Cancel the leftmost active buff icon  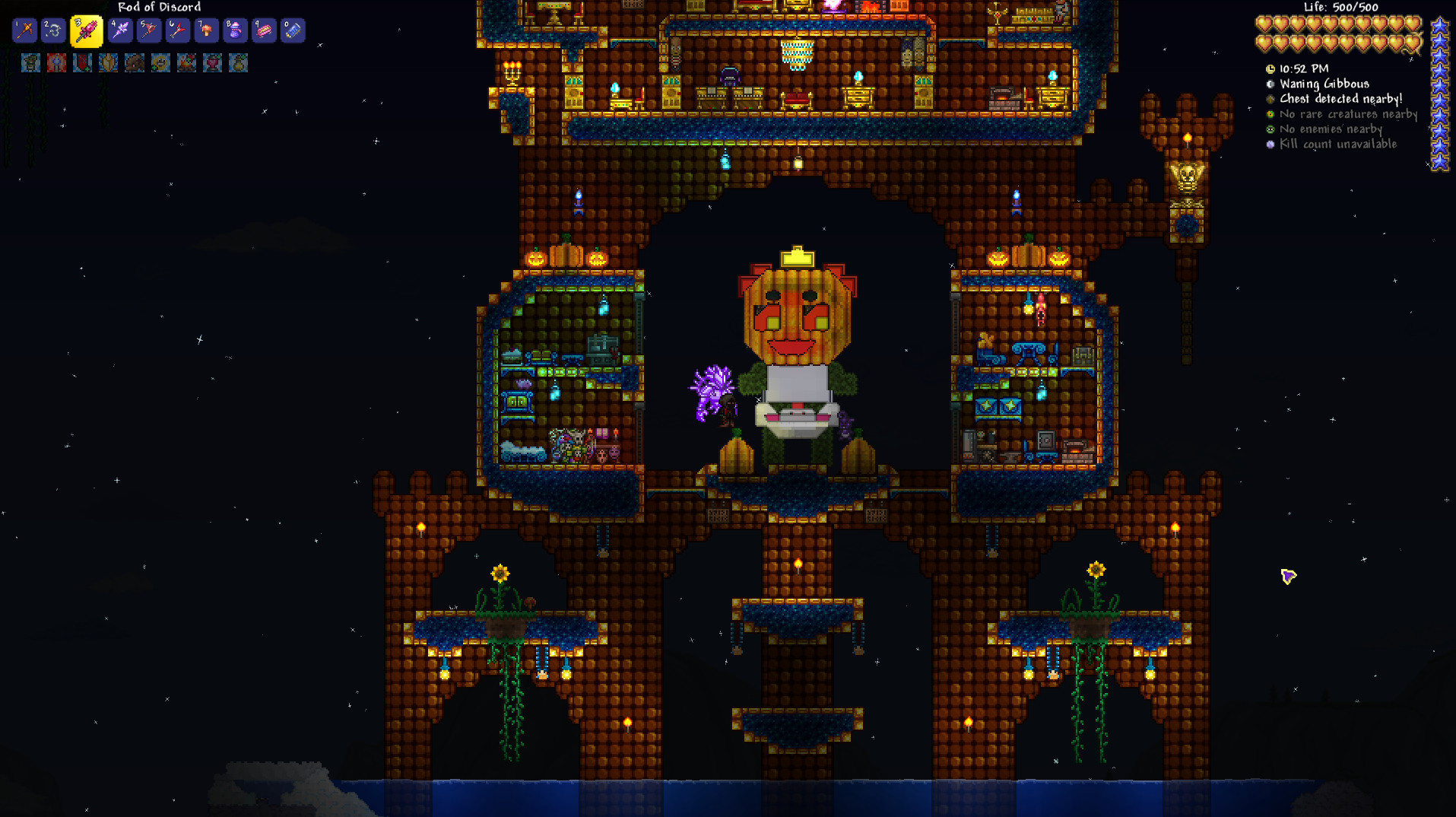pos(30,62)
